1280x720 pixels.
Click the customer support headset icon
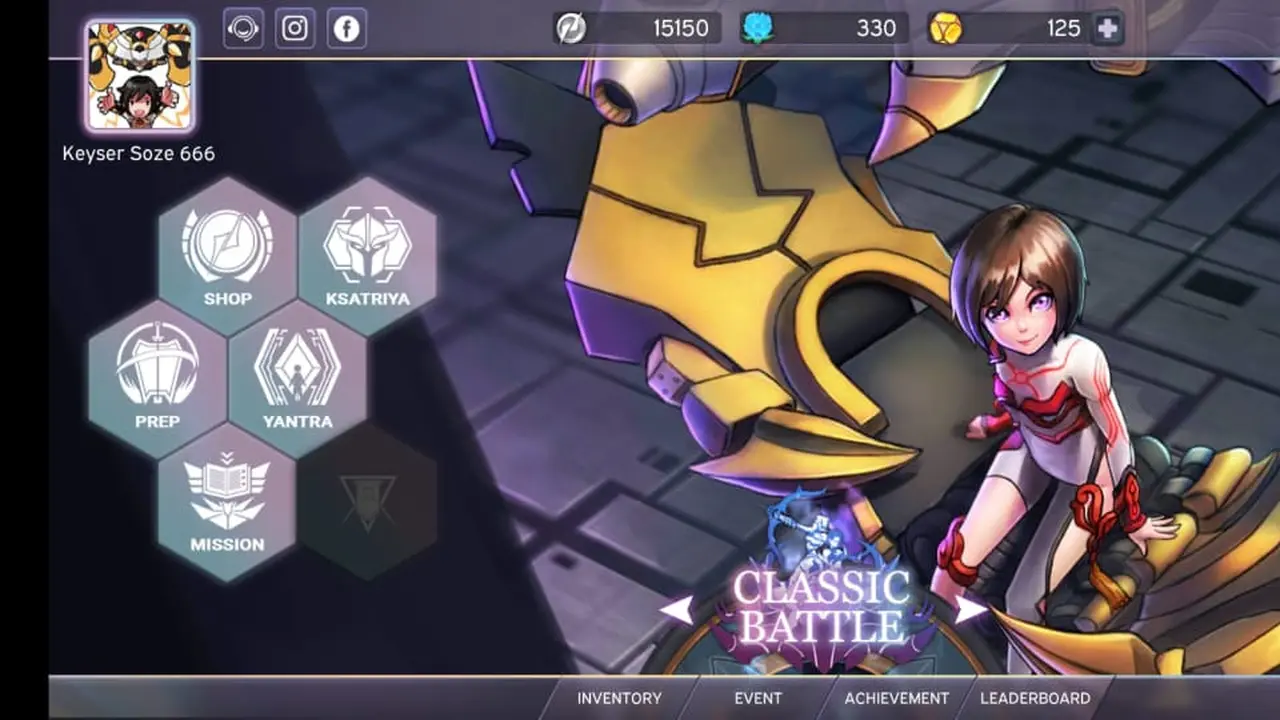click(x=241, y=29)
